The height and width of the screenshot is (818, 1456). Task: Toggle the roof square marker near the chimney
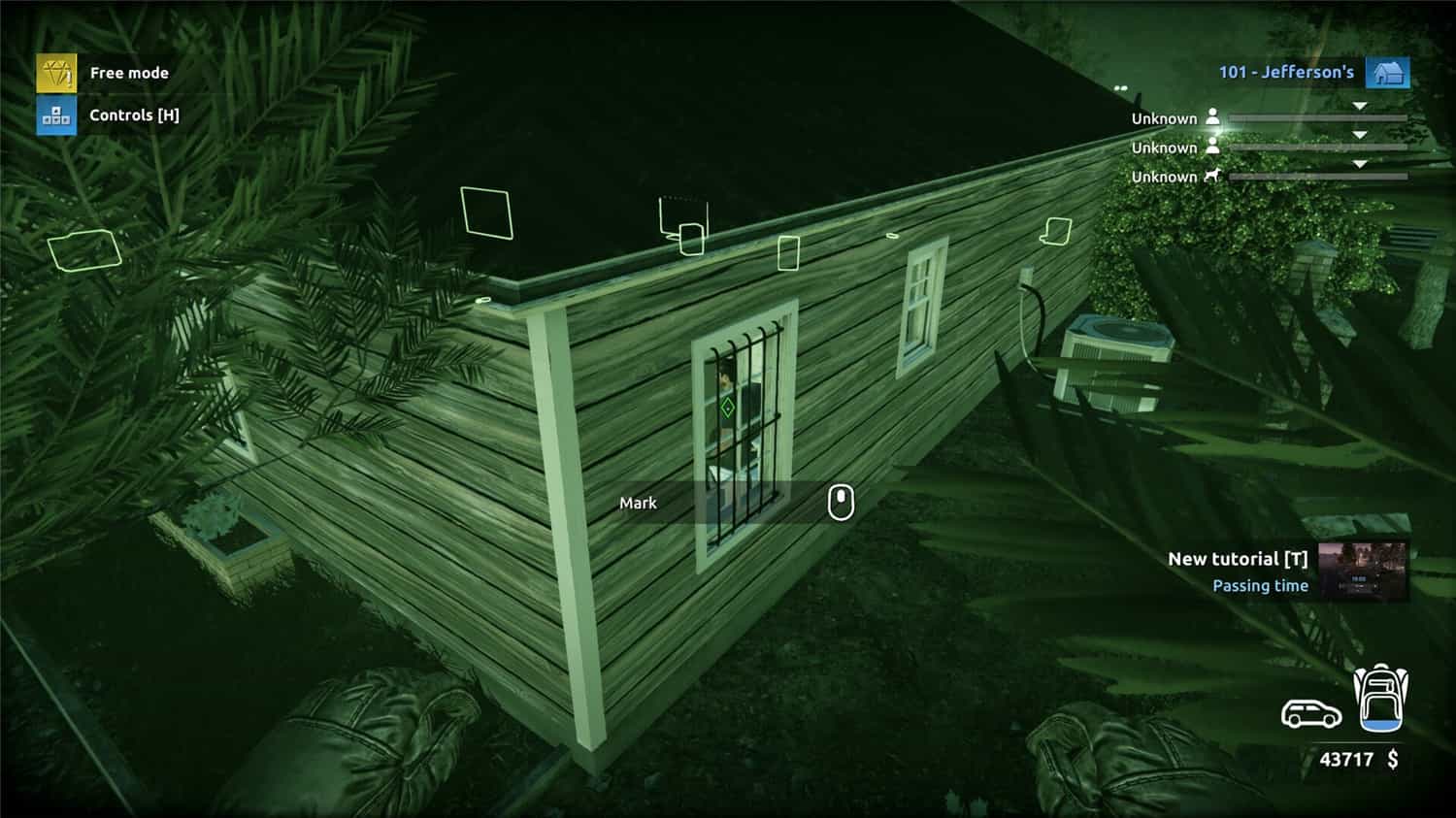[484, 213]
